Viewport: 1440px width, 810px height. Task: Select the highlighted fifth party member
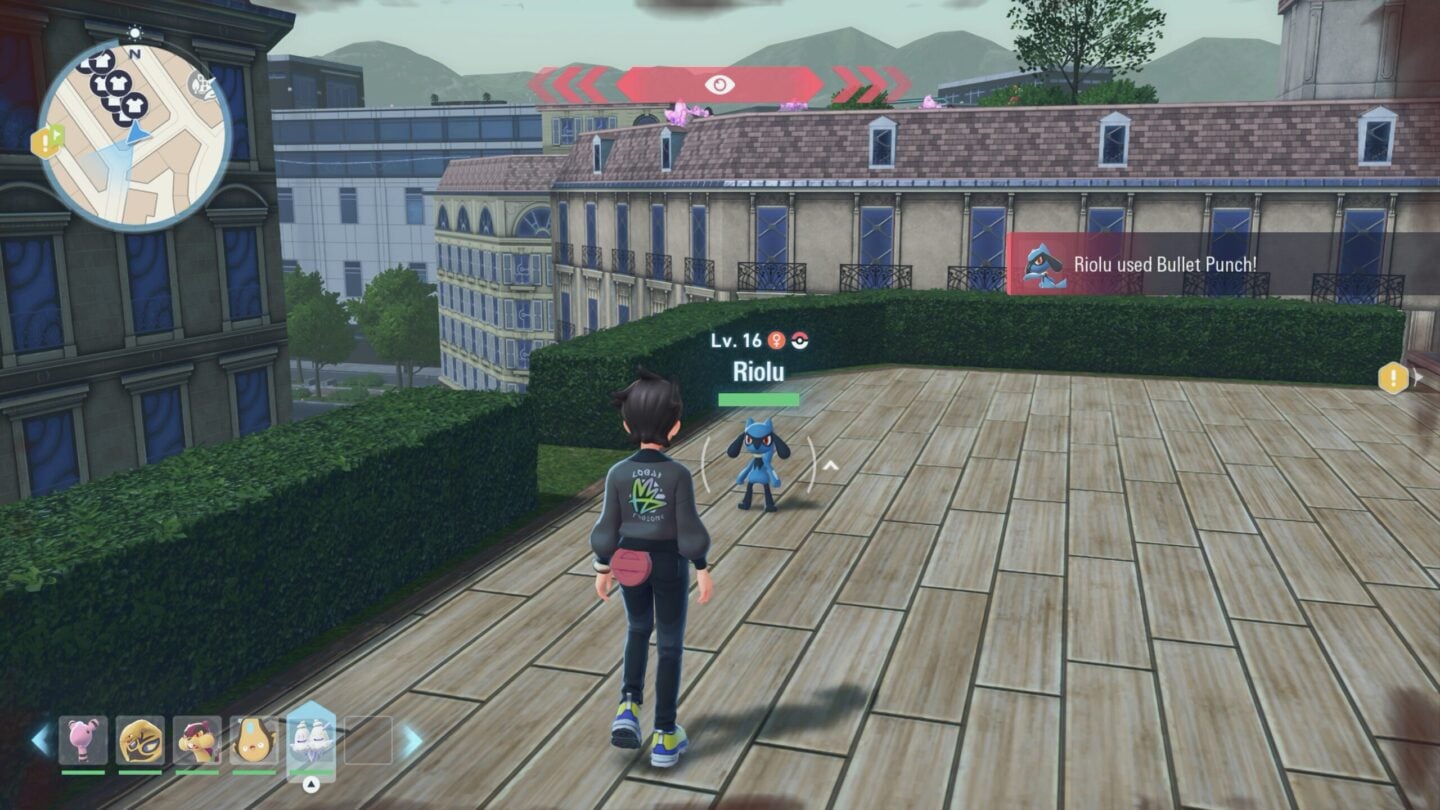pyautogui.click(x=311, y=742)
